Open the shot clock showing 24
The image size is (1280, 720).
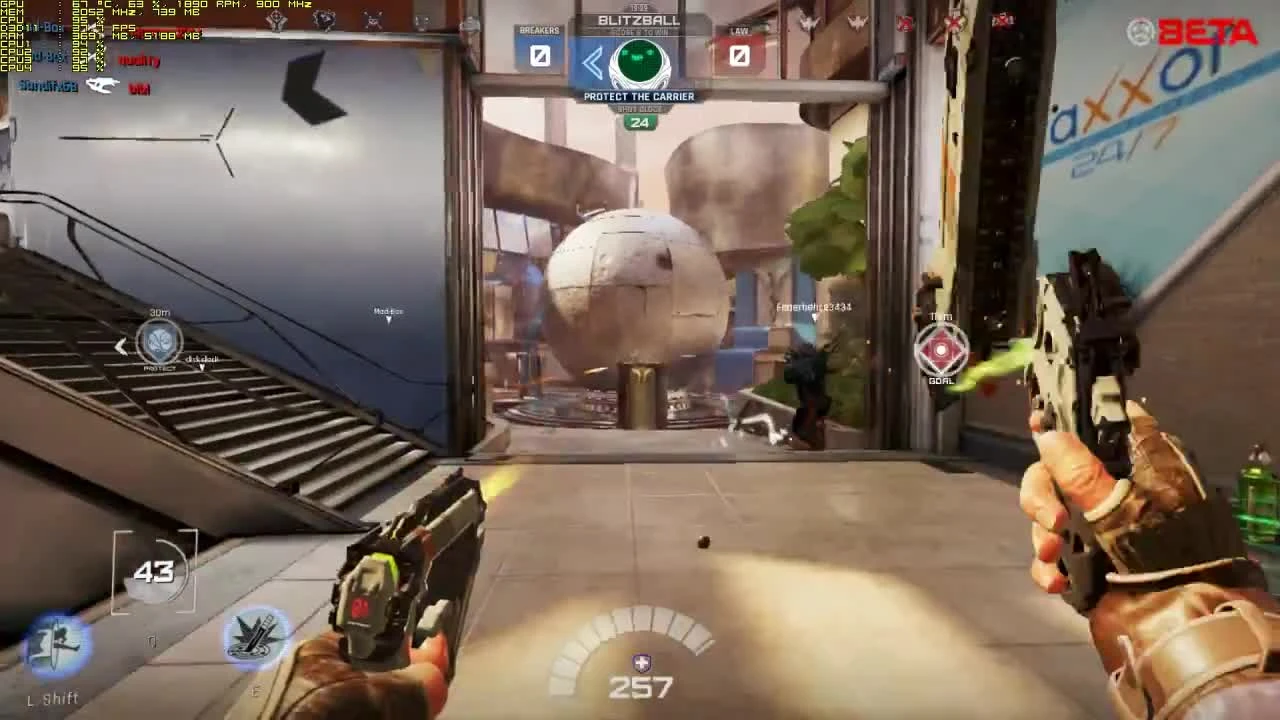tap(639, 122)
